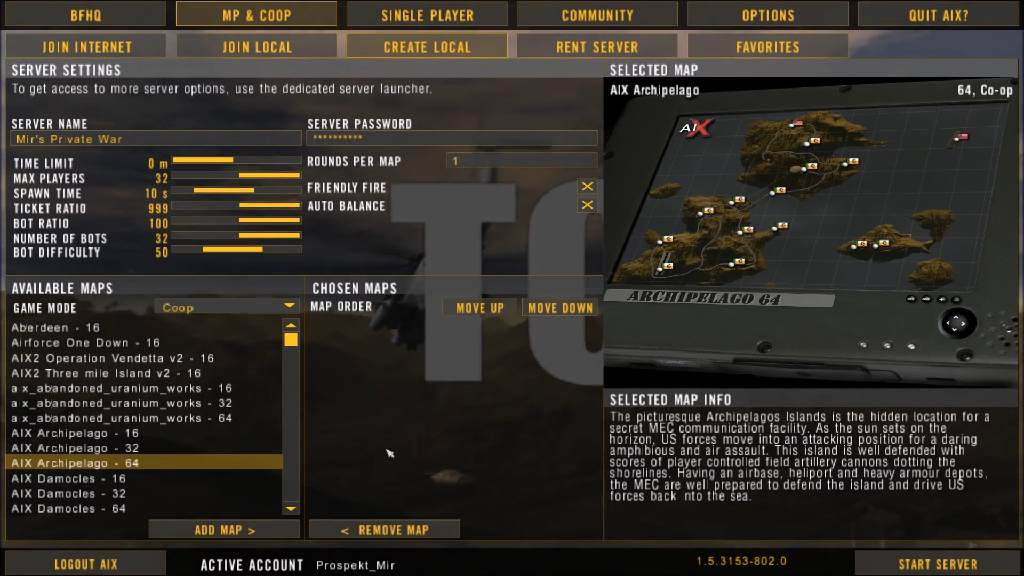Select AIX Damocles - 32 map
Viewport: 1024px width, 576px height.
click(69, 493)
